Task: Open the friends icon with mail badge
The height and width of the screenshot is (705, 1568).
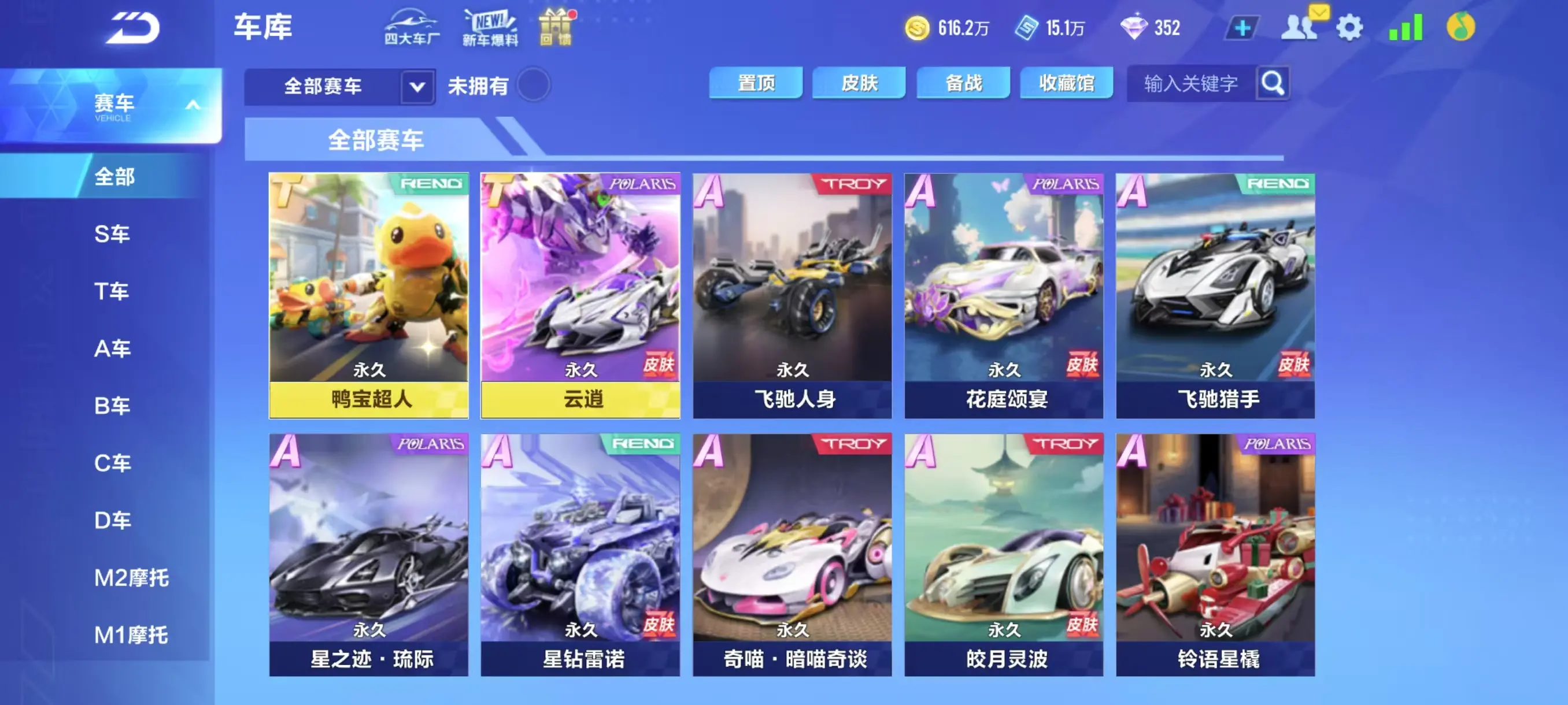Action: (x=1300, y=27)
